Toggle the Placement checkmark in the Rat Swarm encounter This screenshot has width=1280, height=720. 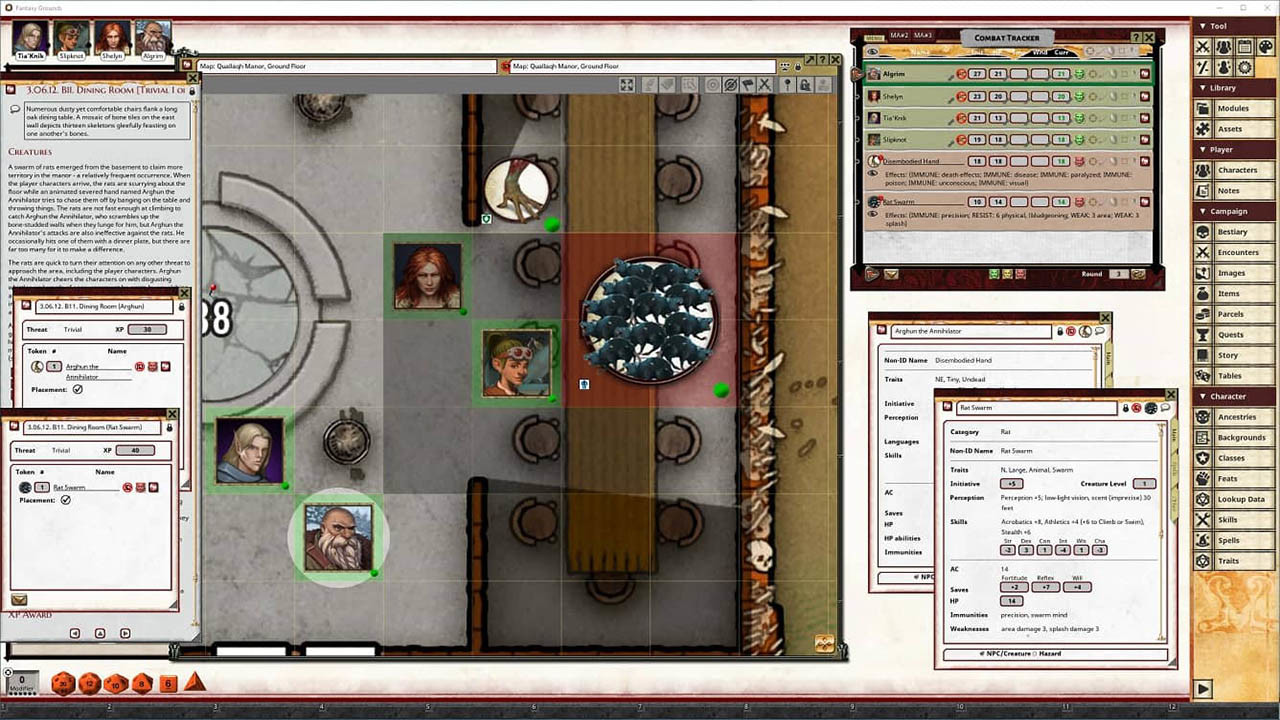pyautogui.click(x=66, y=500)
